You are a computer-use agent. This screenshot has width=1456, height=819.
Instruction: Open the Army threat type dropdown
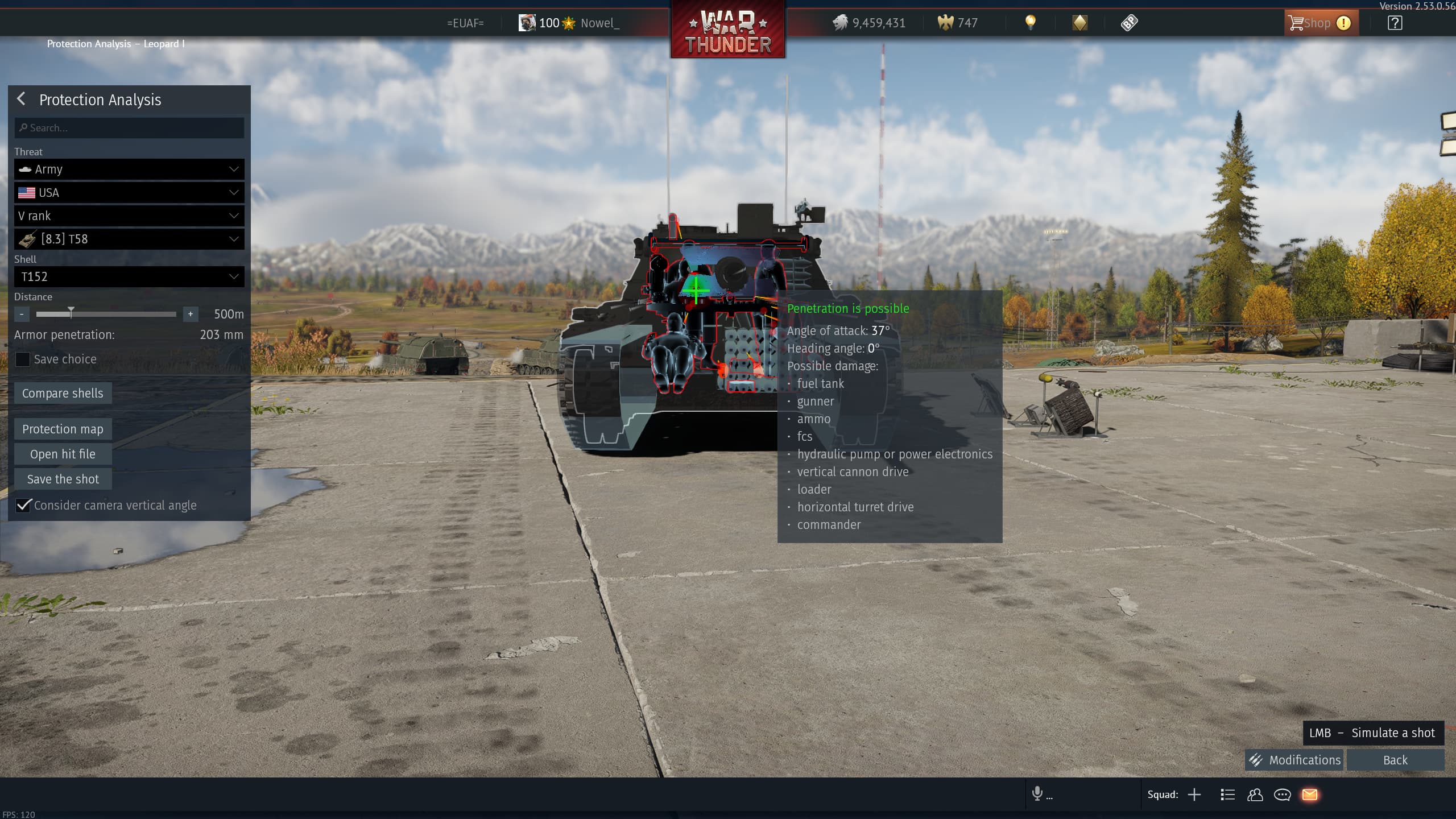[x=129, y=169]
